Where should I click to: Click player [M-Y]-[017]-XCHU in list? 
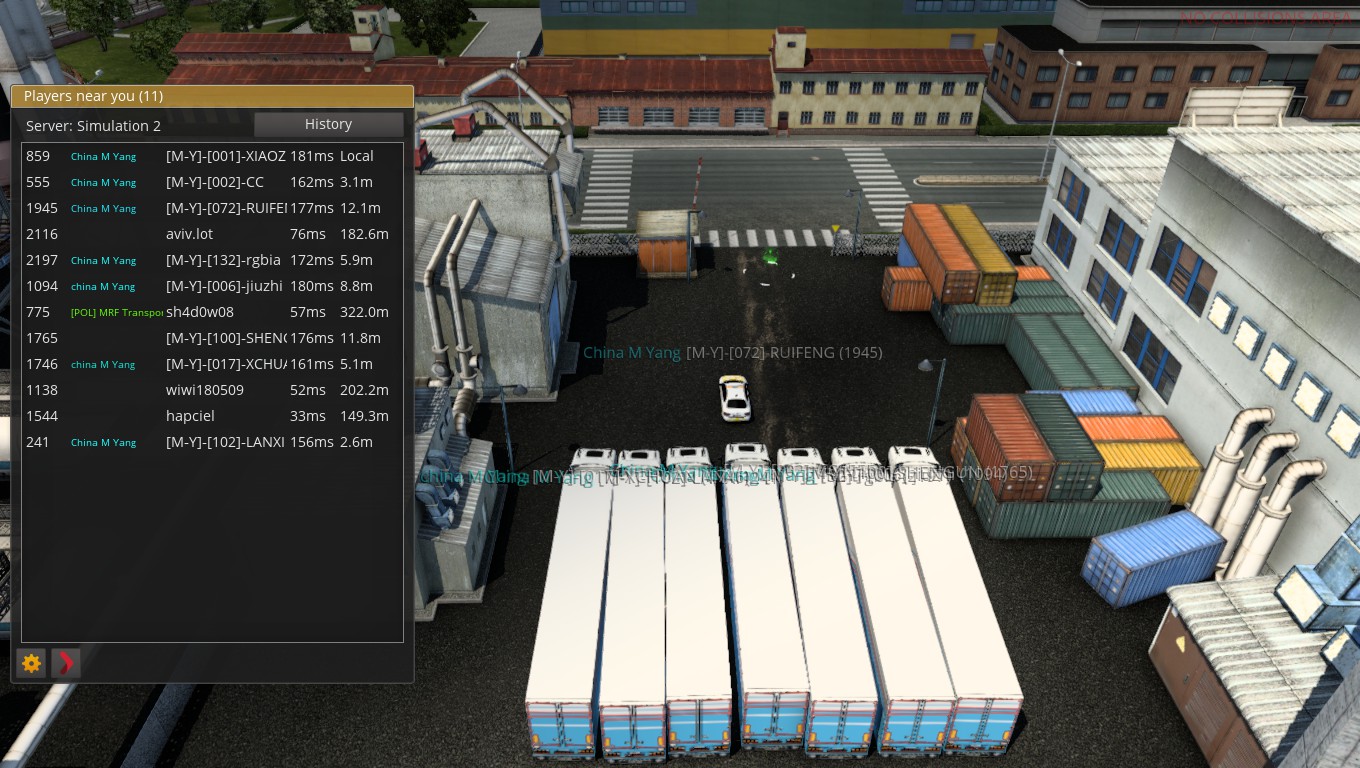(225, 364)
